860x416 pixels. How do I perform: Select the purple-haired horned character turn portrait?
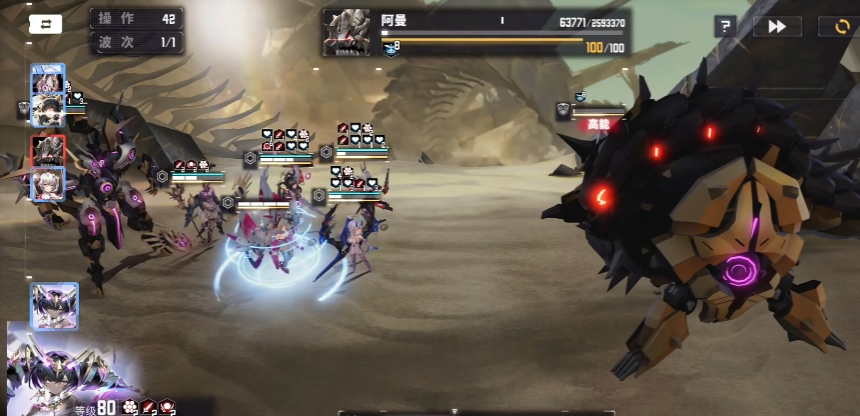[x=54, y=305]
